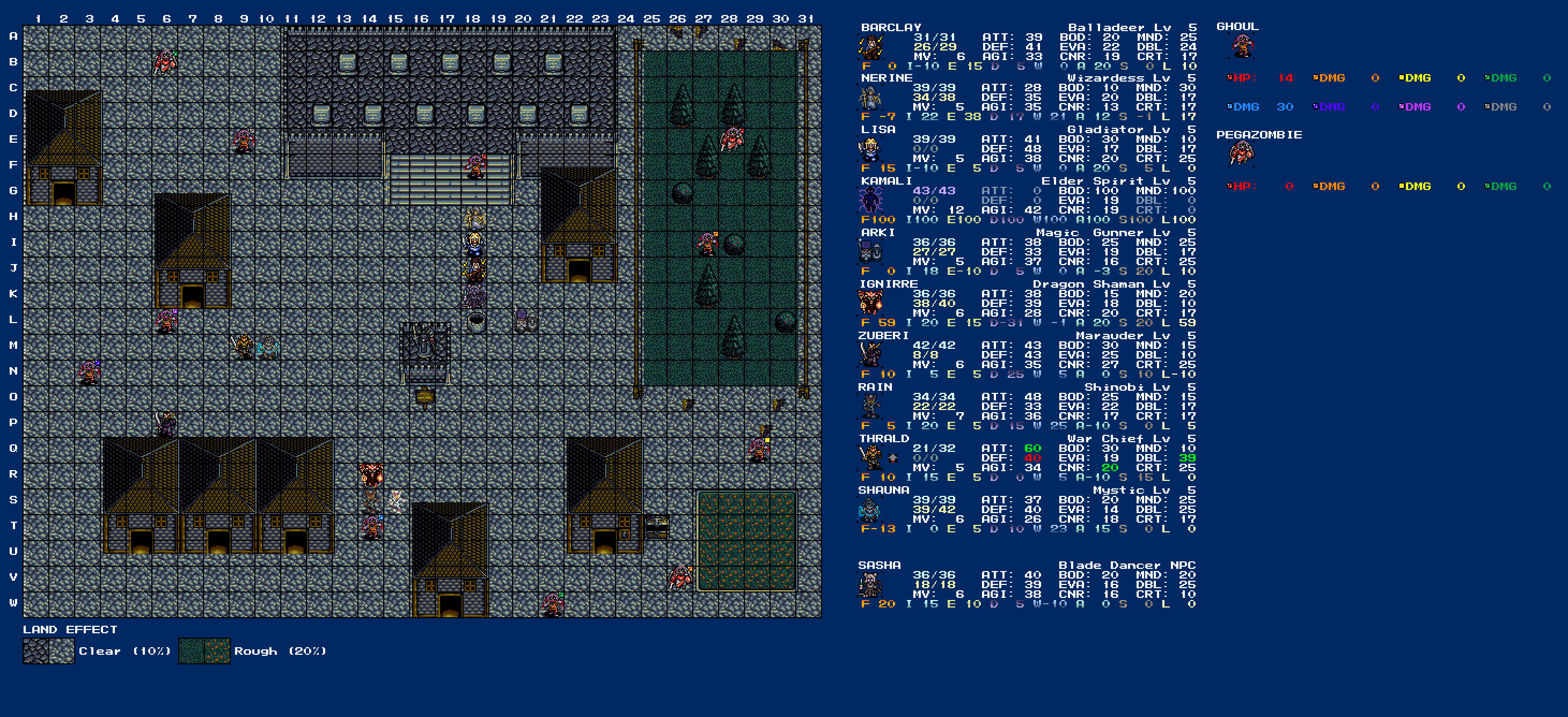Select the Pegazombie enemy portrait

[1242, 154]
